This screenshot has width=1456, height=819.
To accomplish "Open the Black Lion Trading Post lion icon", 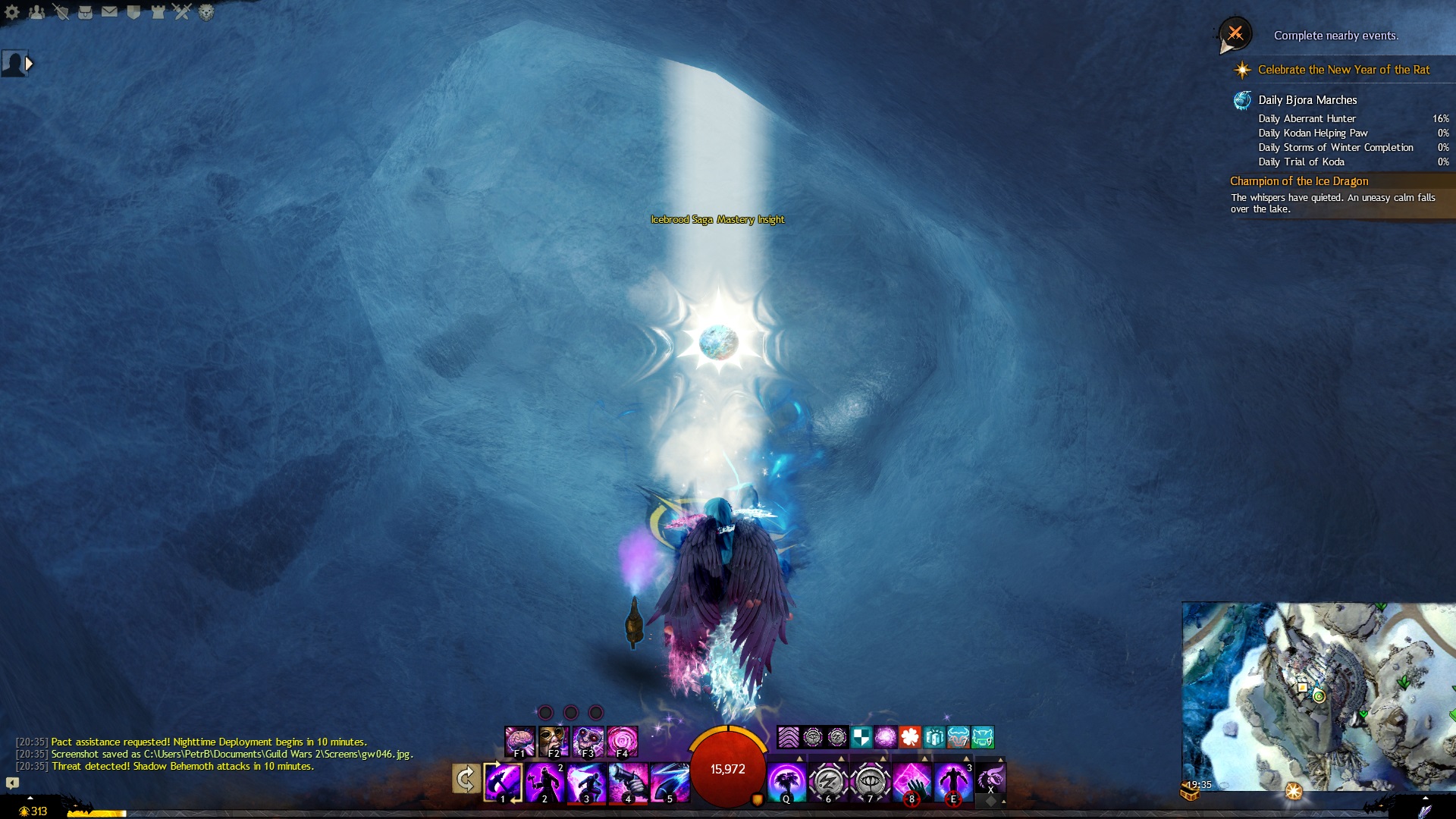I will point(206,12).
